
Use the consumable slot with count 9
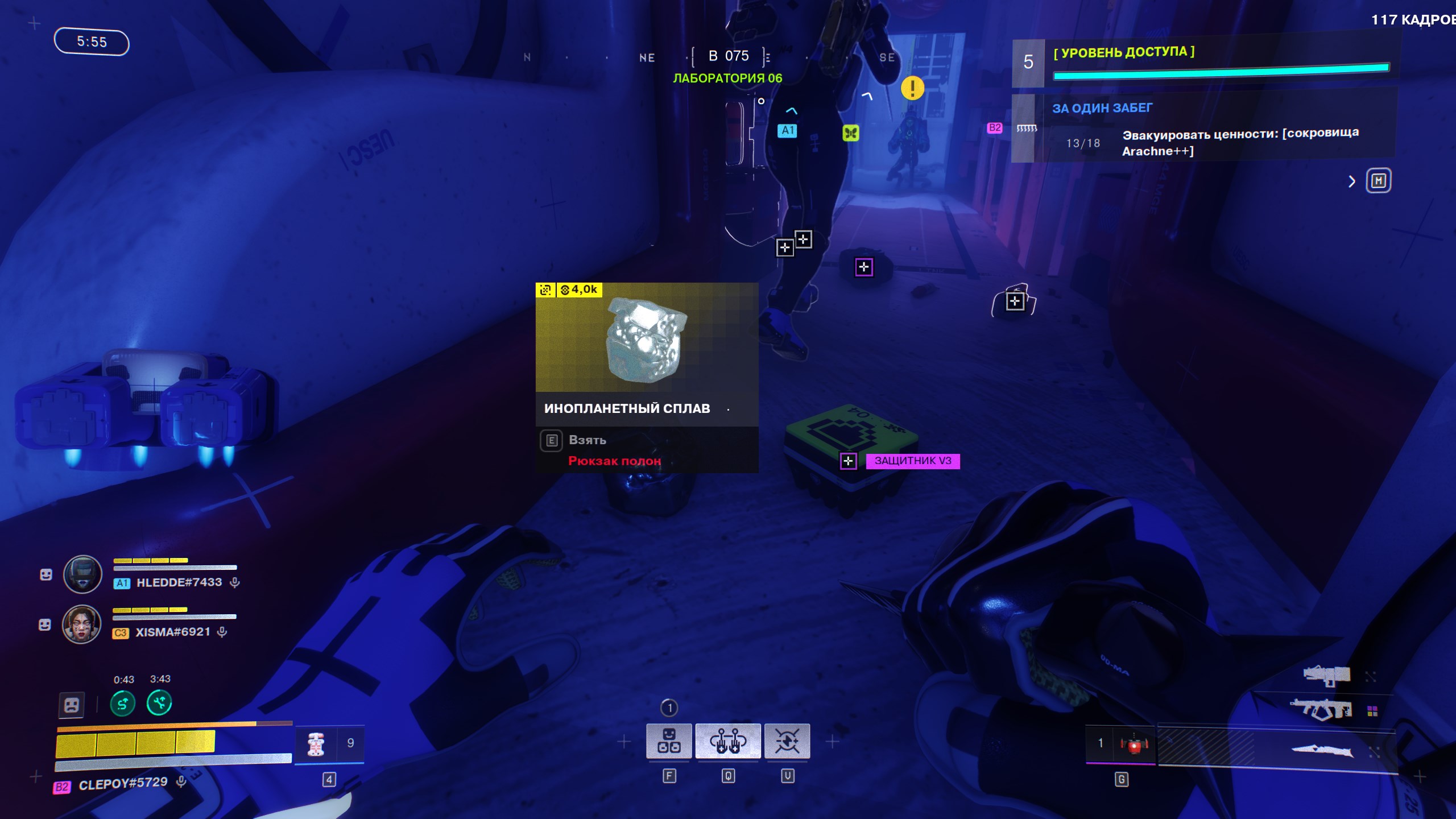(x=330, y=743)
